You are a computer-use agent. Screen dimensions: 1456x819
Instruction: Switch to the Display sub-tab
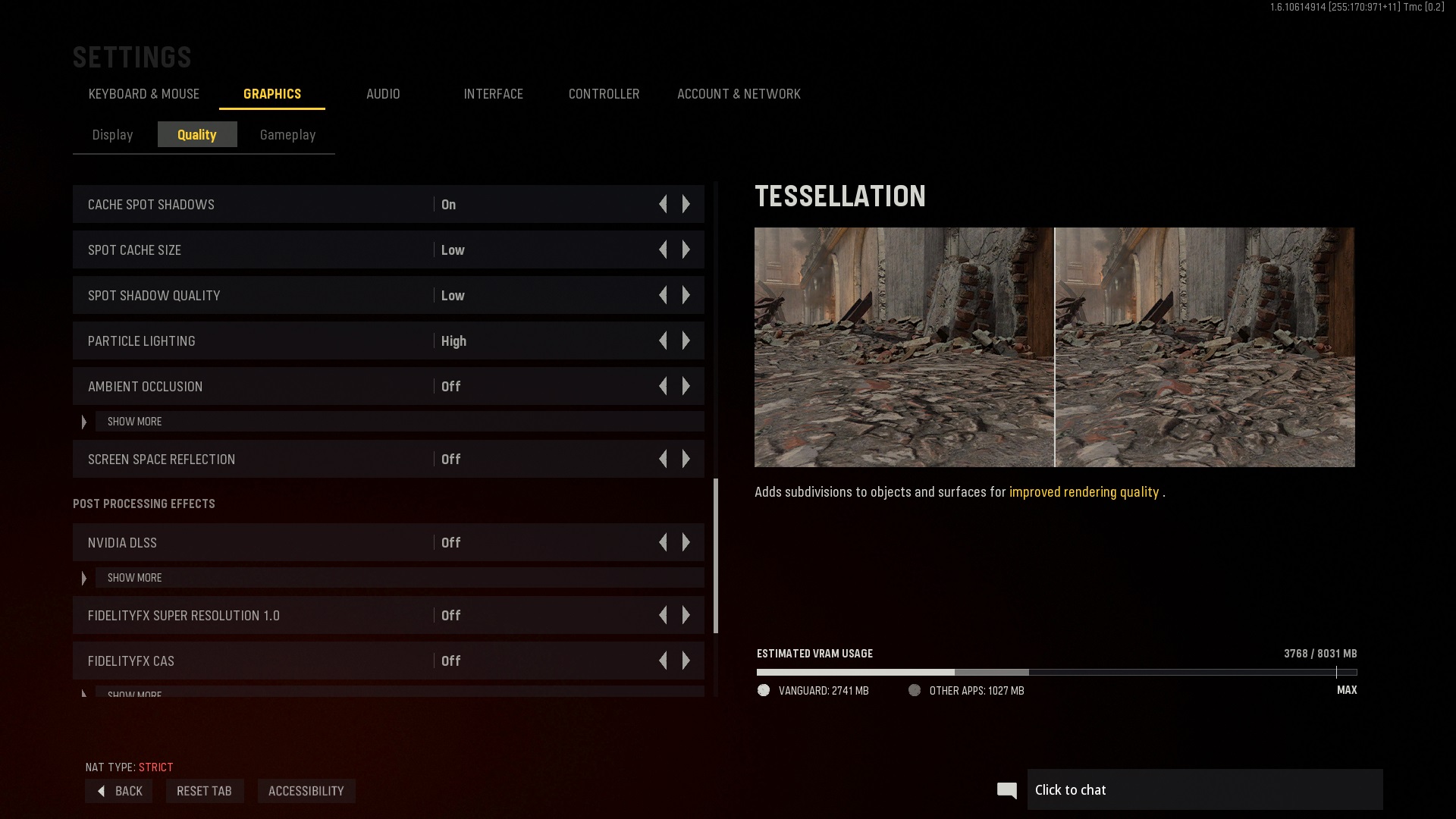113,135
